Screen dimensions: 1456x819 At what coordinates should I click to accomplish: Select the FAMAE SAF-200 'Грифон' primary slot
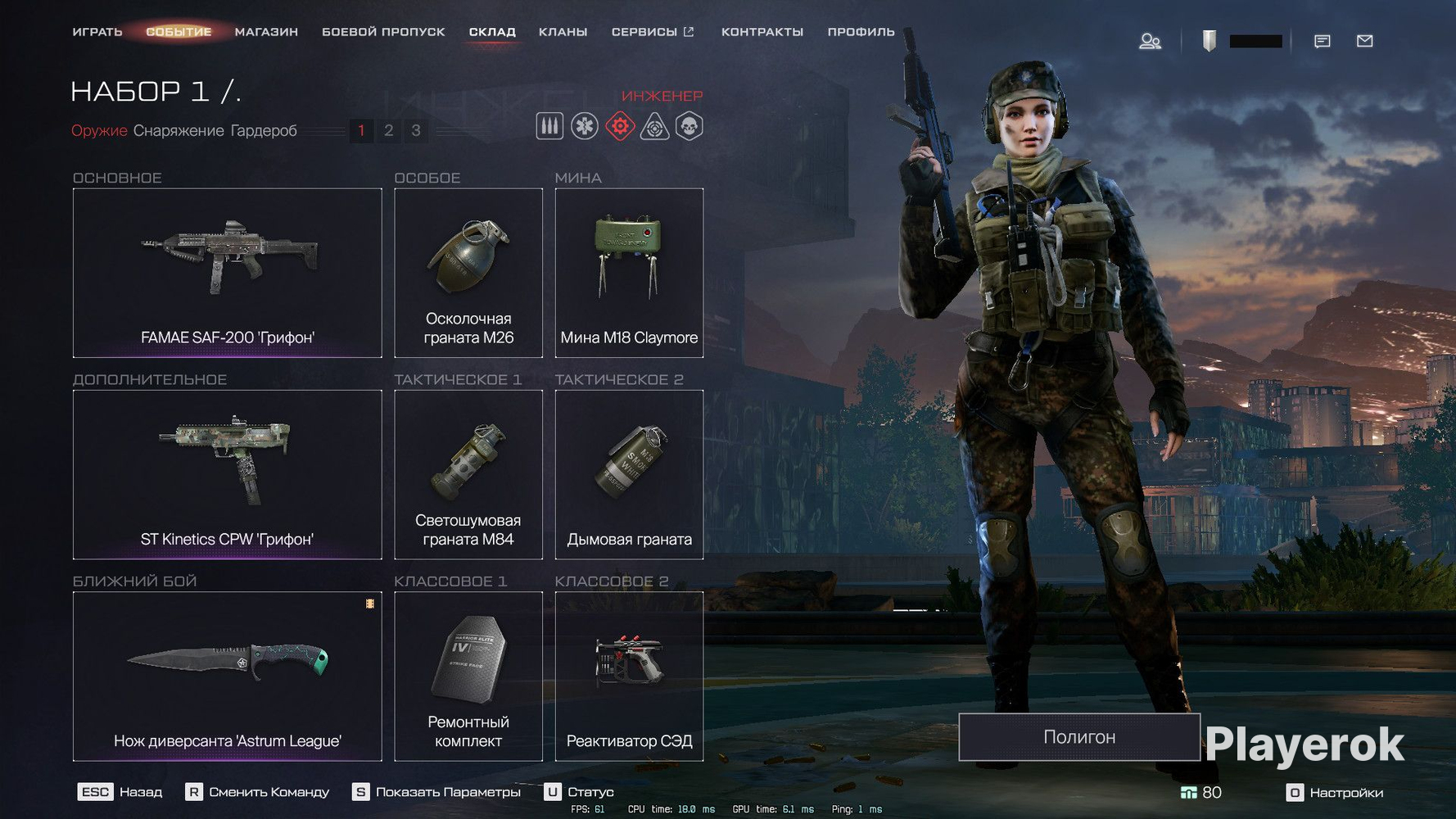[227, 273]
